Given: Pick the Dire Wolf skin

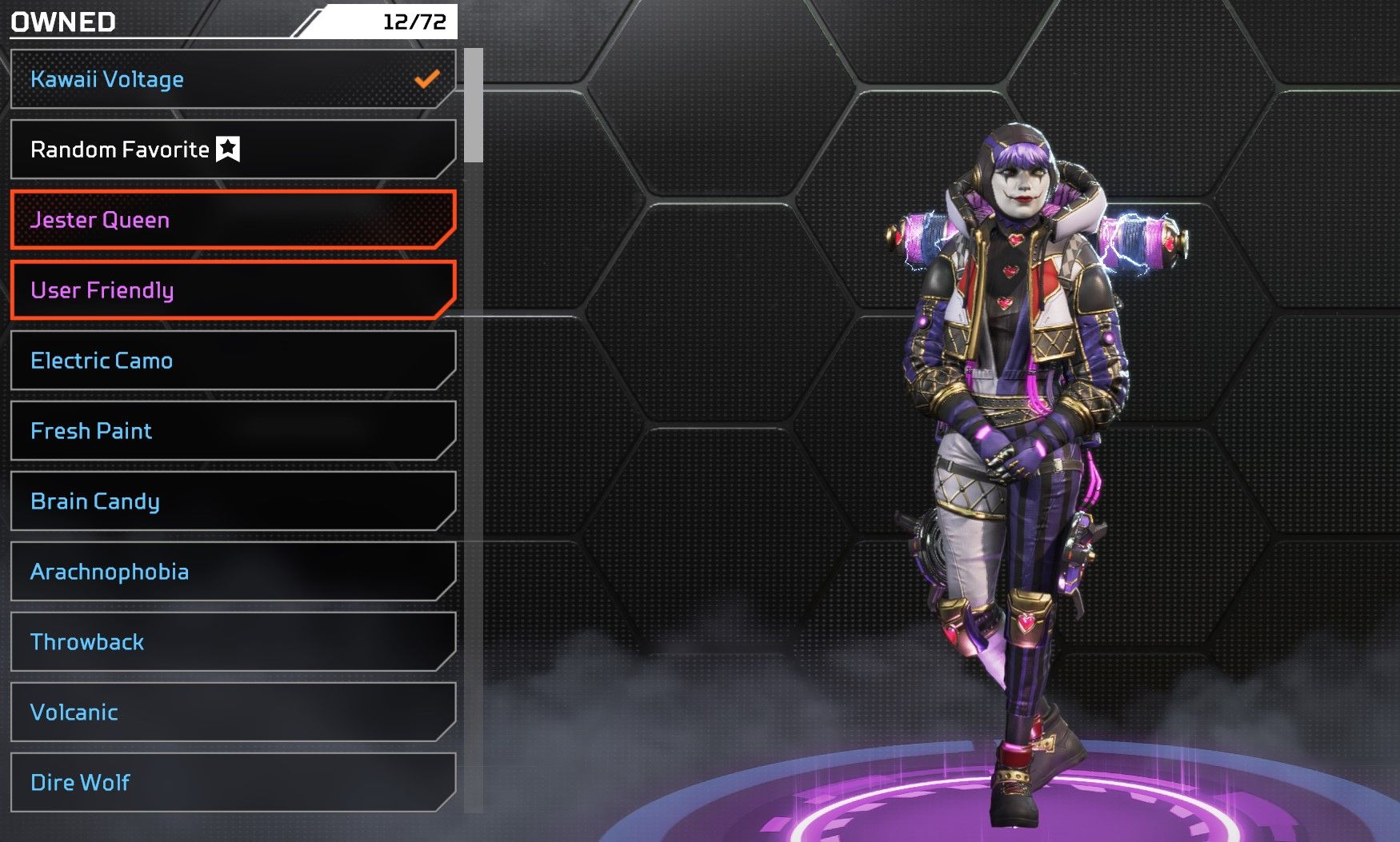Looking at the screenshot, I should coord(232,783).
